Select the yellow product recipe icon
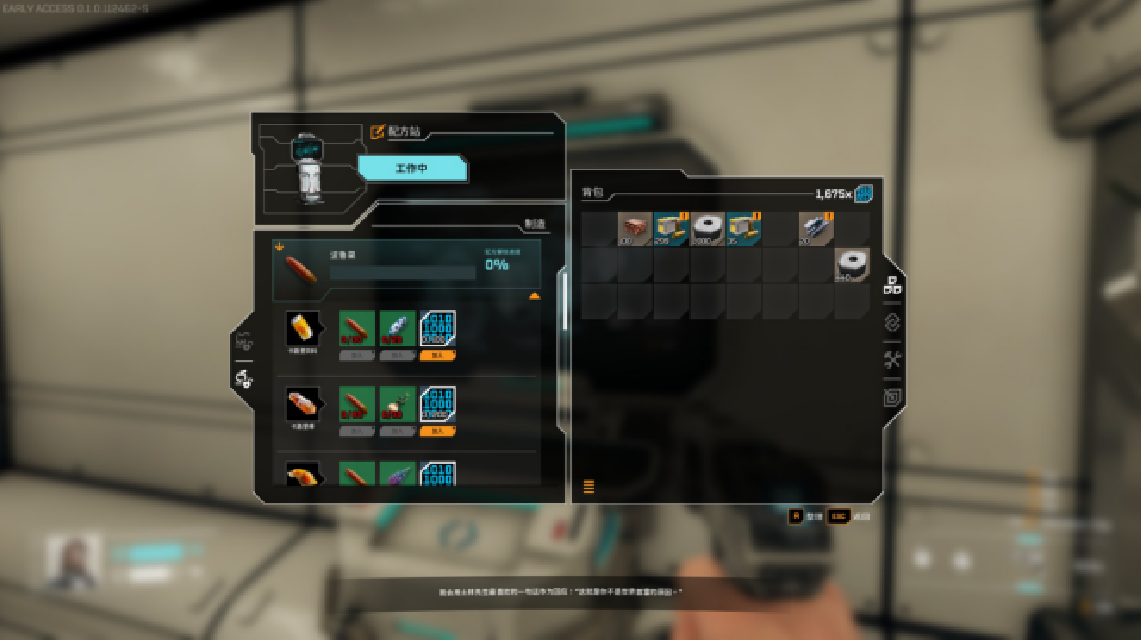The width and height of the screenshot is (1141, 640). [x=302, y=328]
